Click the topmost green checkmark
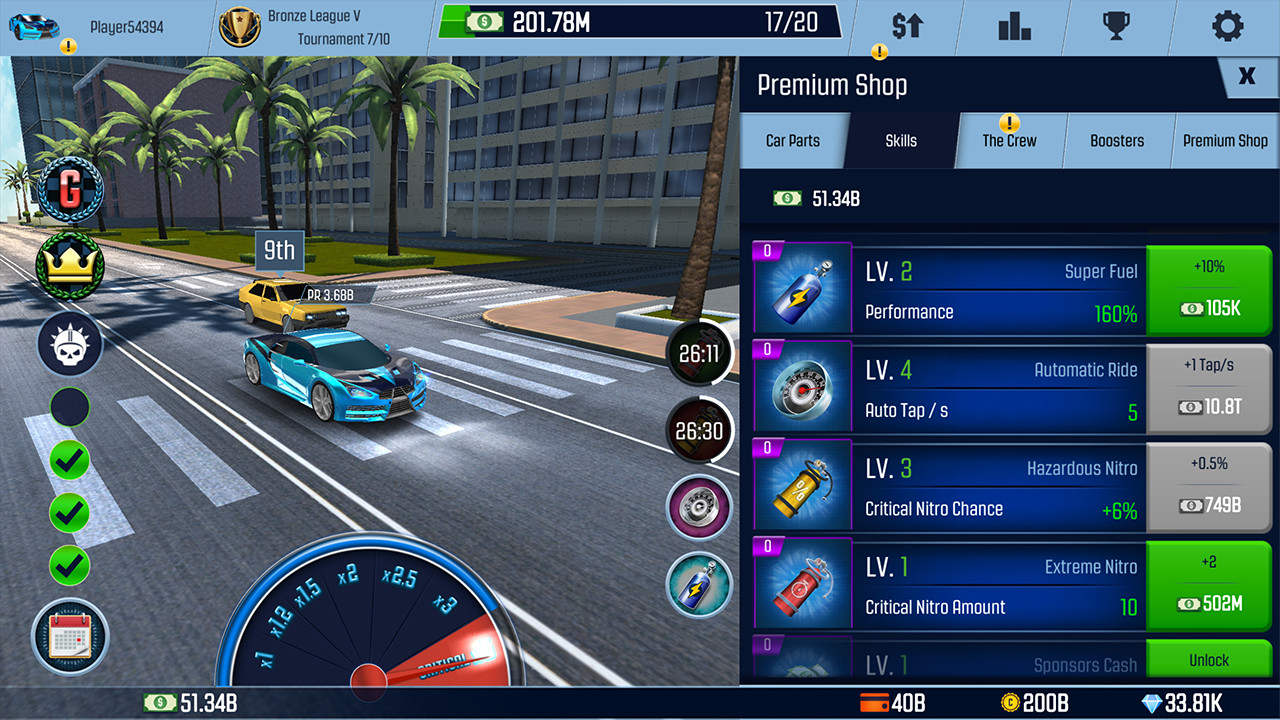This screenshot has height=720, width=1280. click(x=68, y=460)
